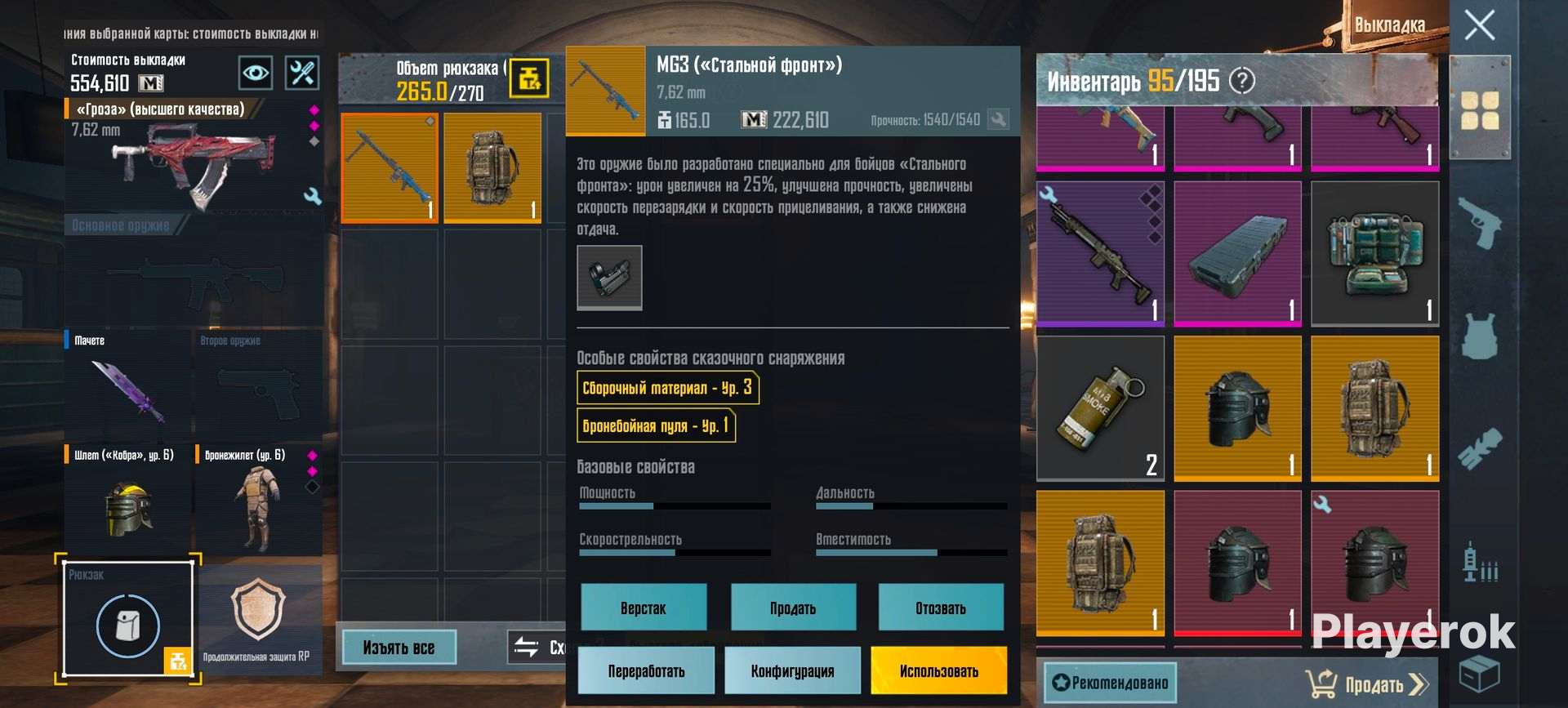Open the Конфигурация menu

pyautogui.click(x=792, y=670)
